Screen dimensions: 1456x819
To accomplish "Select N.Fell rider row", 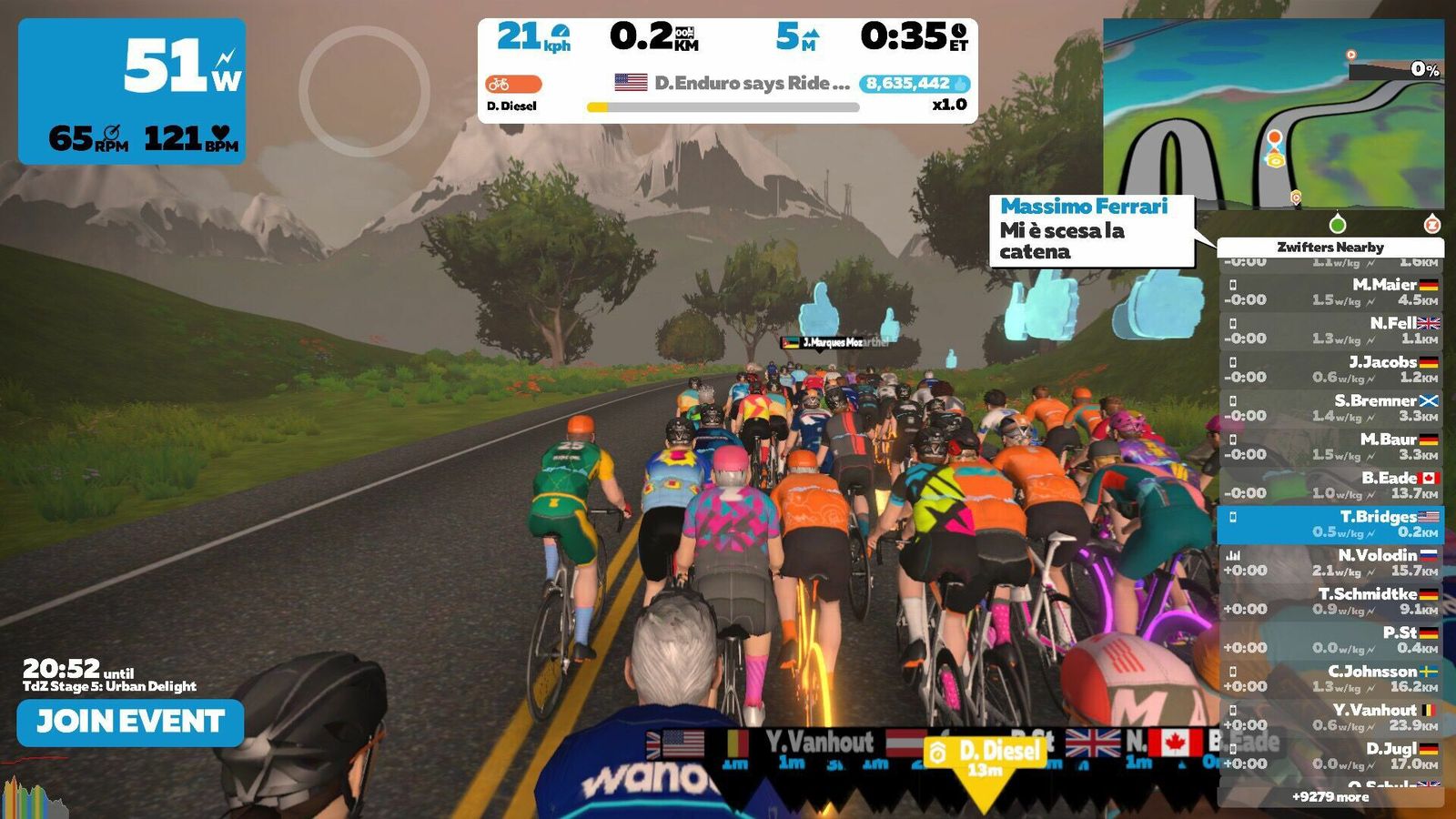I will (1330, 330).
